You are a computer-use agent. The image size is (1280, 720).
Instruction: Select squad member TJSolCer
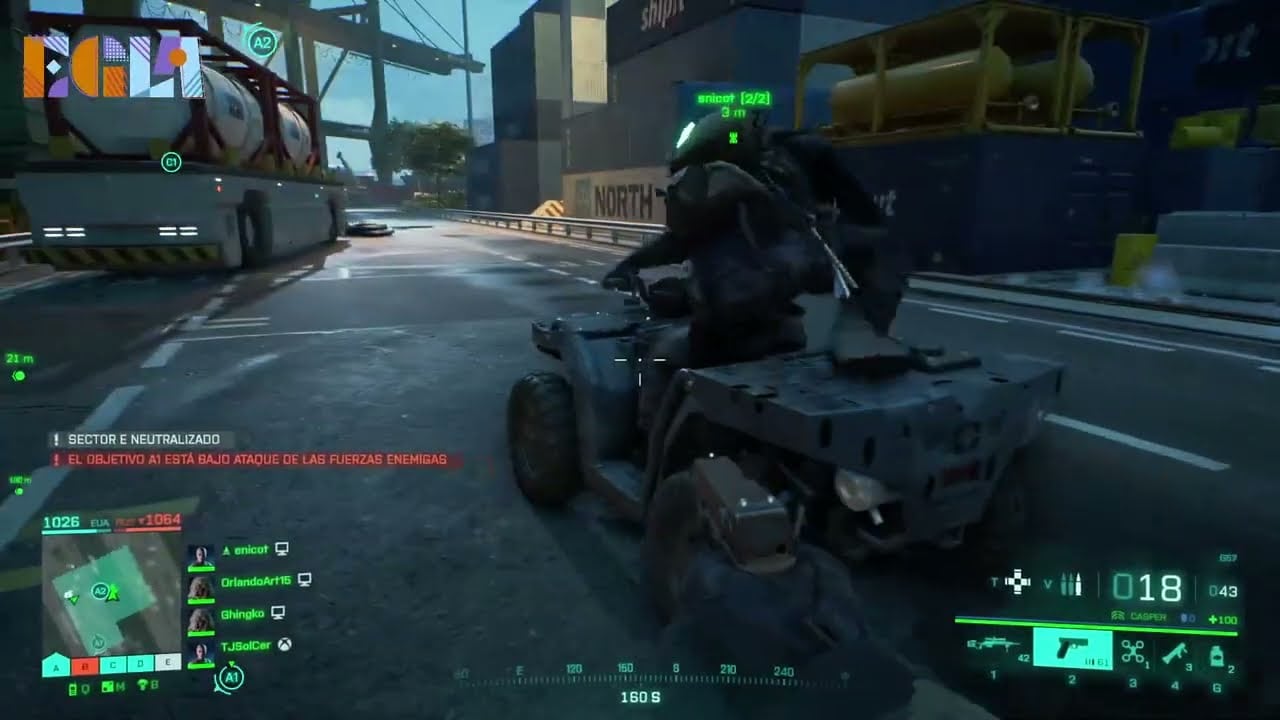245,645
